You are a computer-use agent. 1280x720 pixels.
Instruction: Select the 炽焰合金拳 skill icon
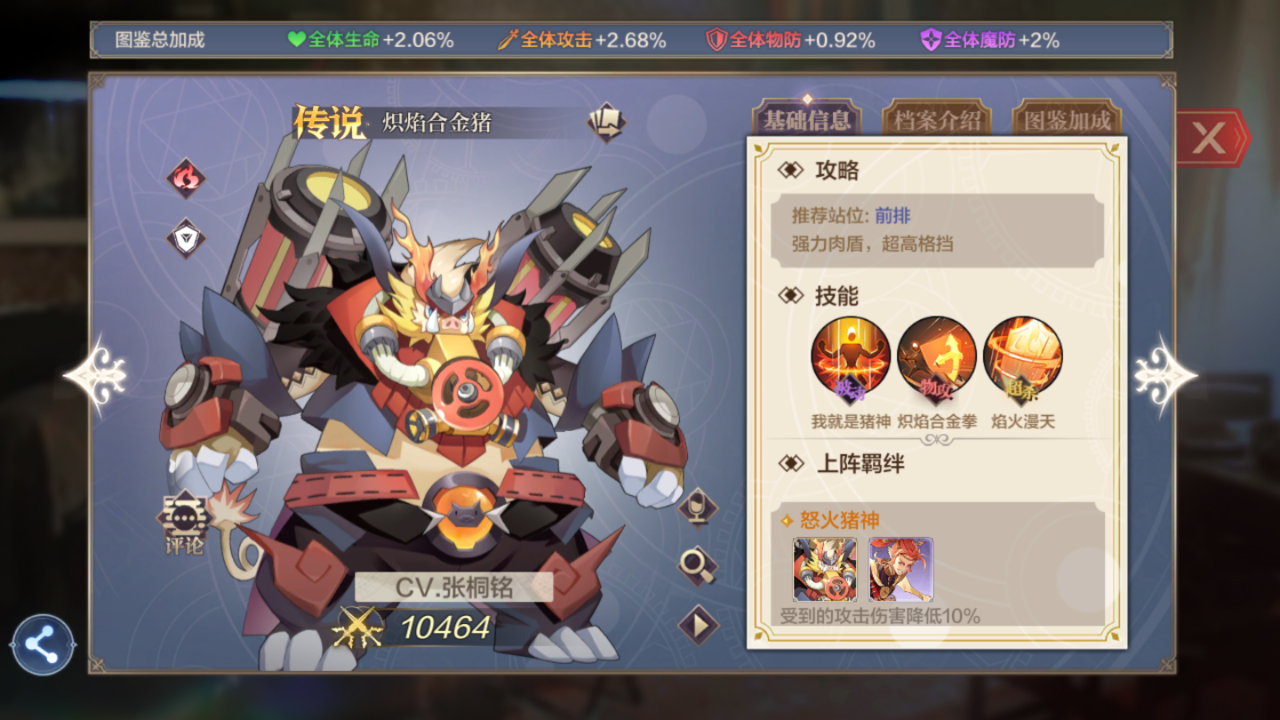click(937, 357)
